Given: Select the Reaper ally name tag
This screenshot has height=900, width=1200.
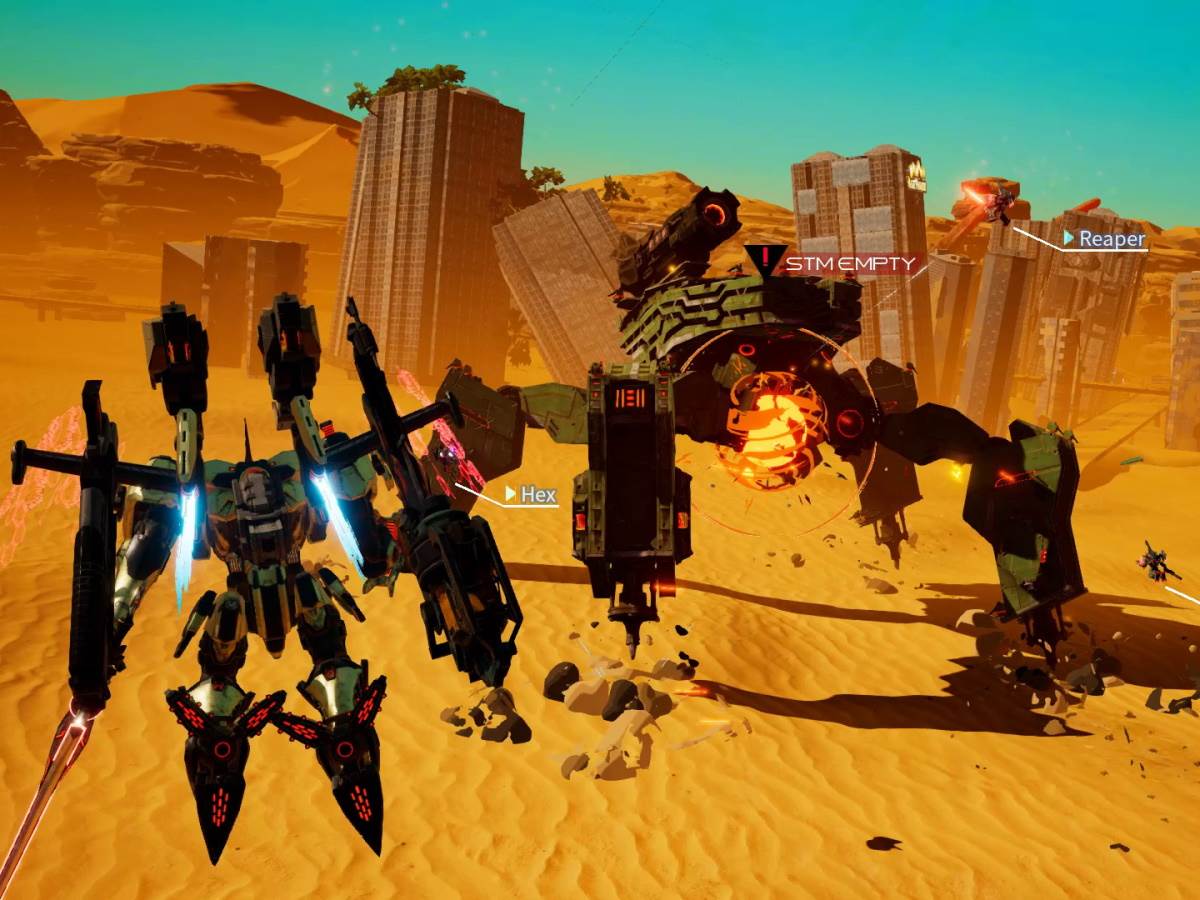Looking at the screenshot, I should [1105, 239].
